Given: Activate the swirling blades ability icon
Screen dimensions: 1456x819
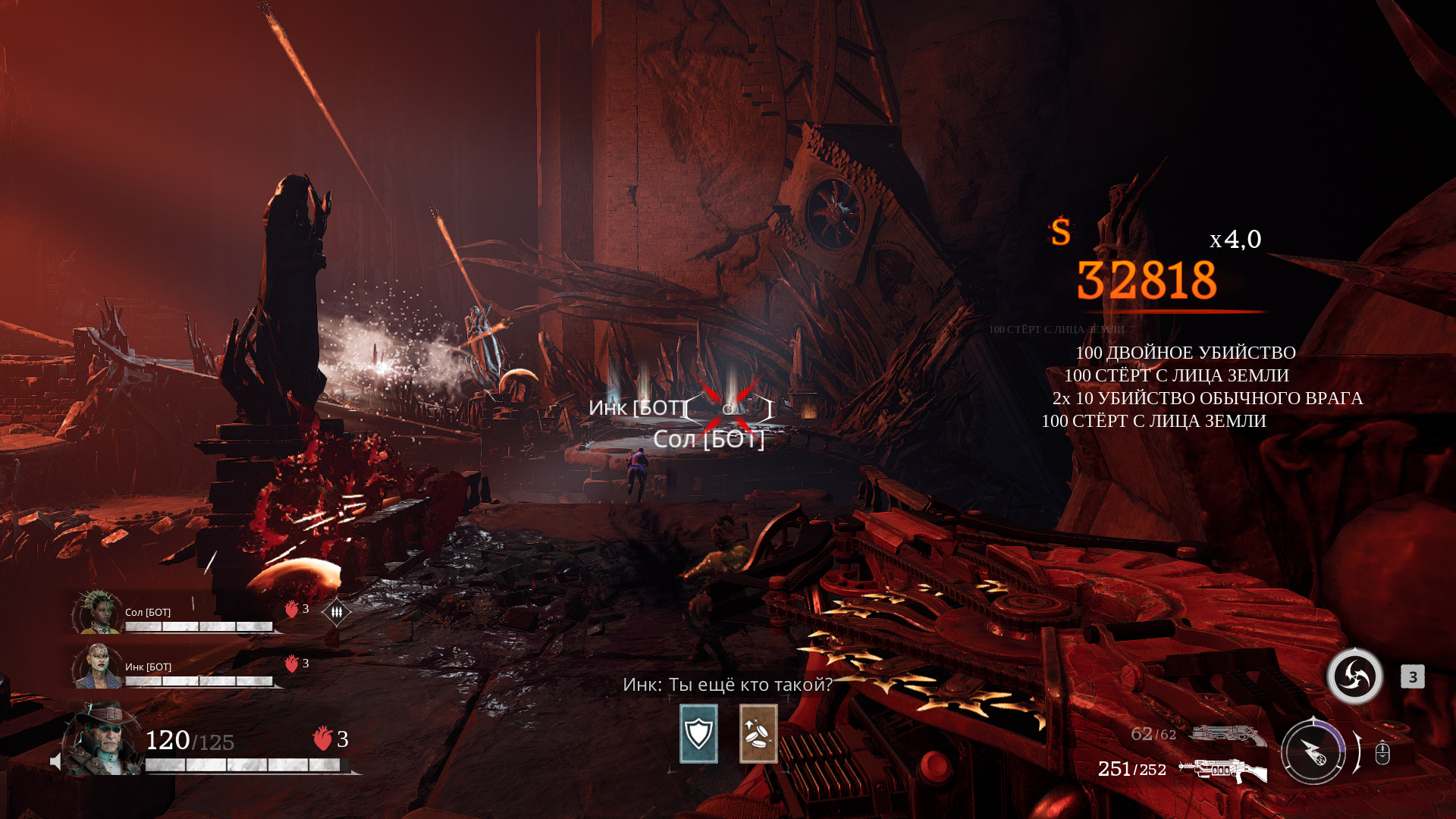Looking at the screenshot, I should tap(1354, 676).
